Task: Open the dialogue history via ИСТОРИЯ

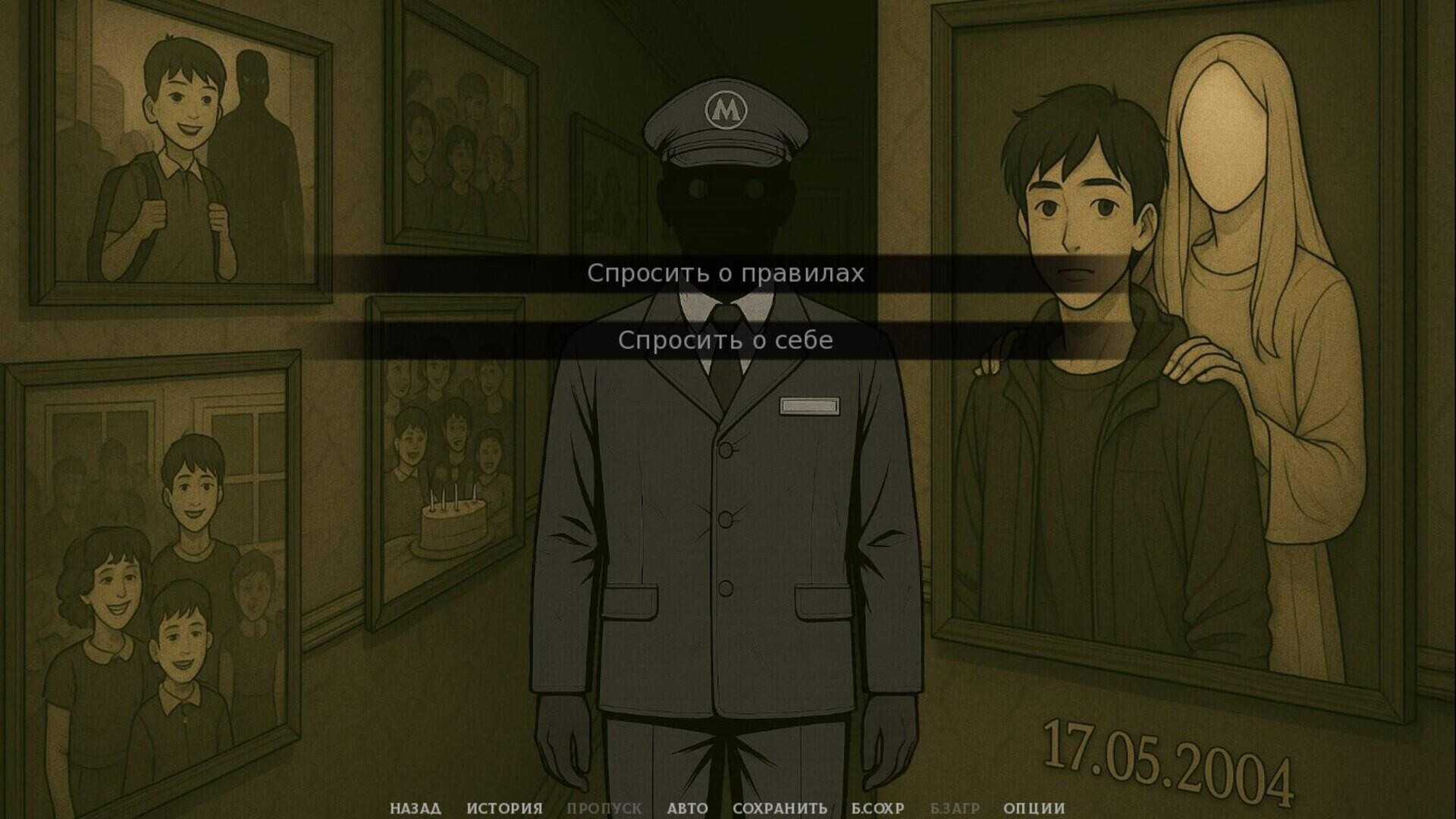Action: point(506,808)
